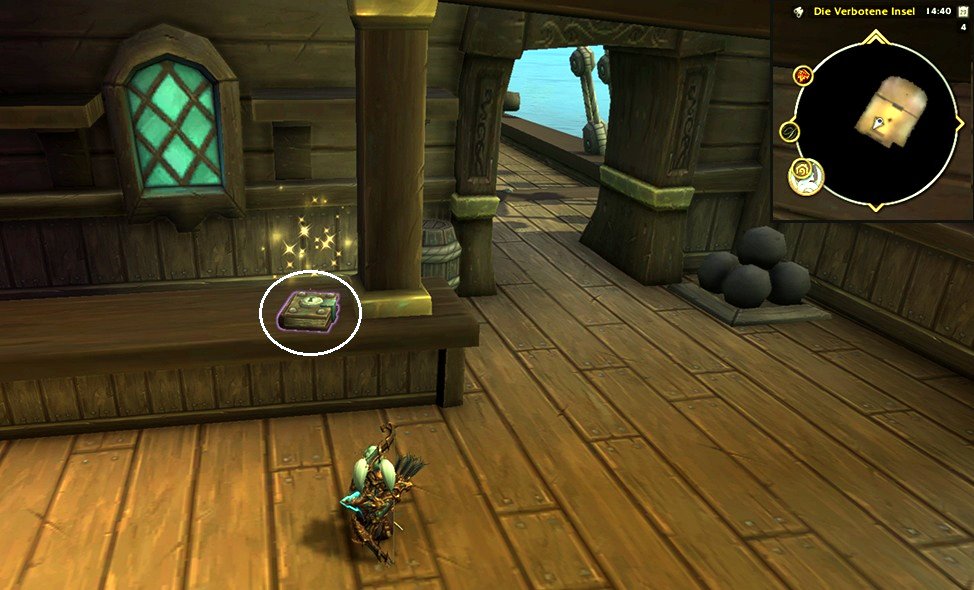Open the red flame minimap button
Screen dimensions: 974x590
802,75
